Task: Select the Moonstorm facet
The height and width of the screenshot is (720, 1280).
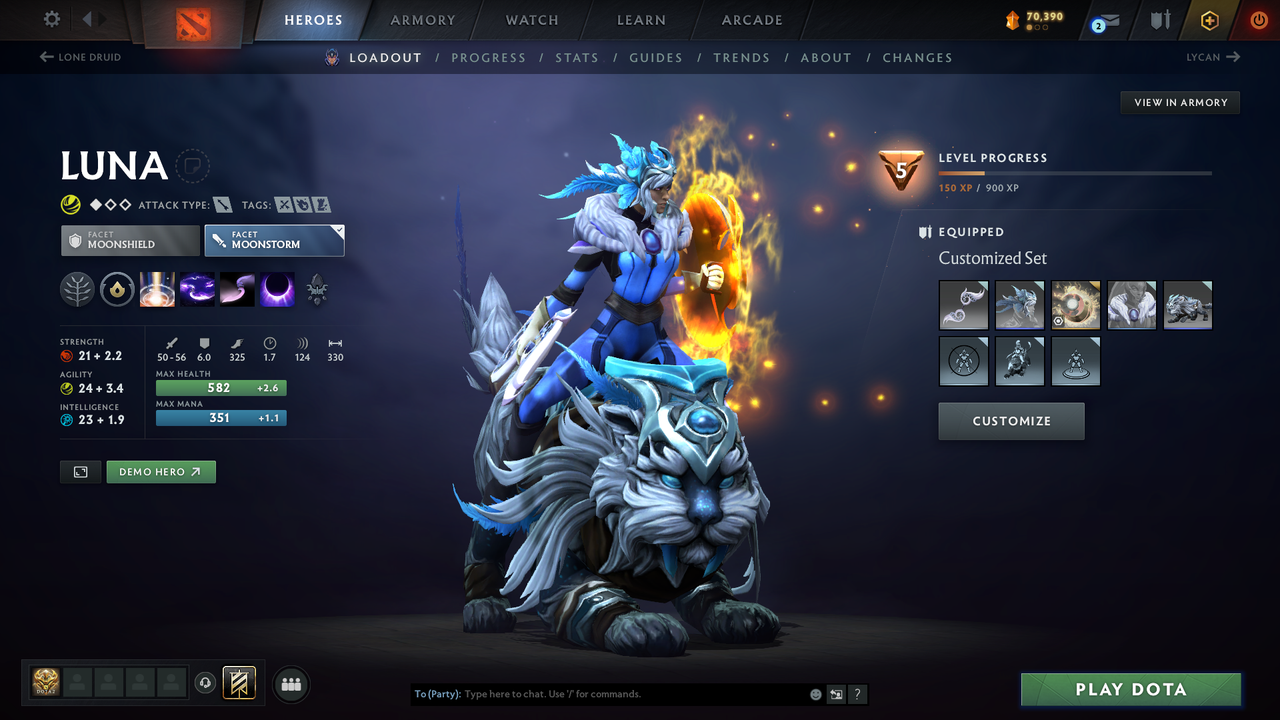Action: click(274, 240)
